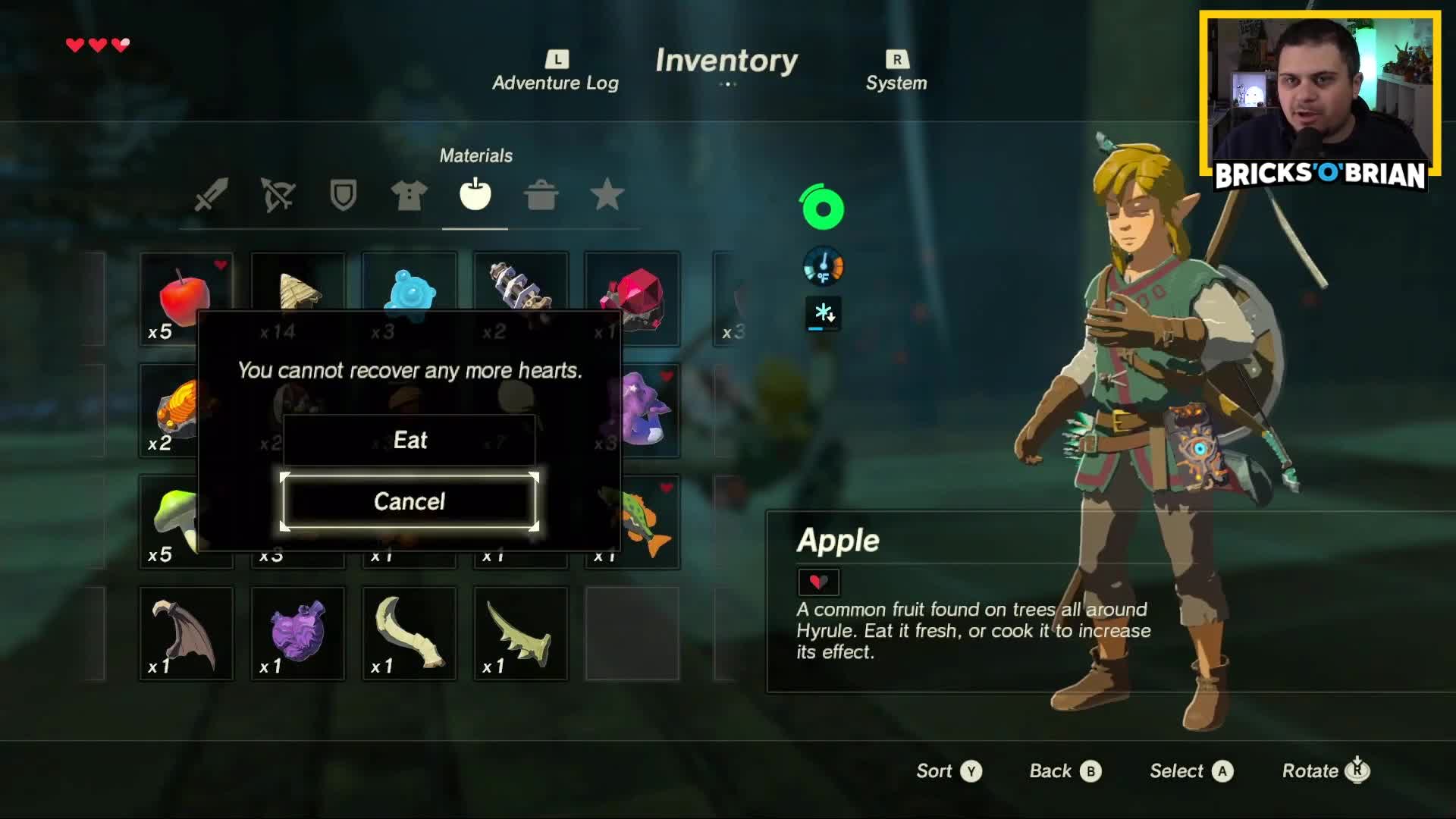Image resolution: width=1456 pixels, height=819 pixels.
Task: Open the bow and arrows category
Action: pos(277,196)
